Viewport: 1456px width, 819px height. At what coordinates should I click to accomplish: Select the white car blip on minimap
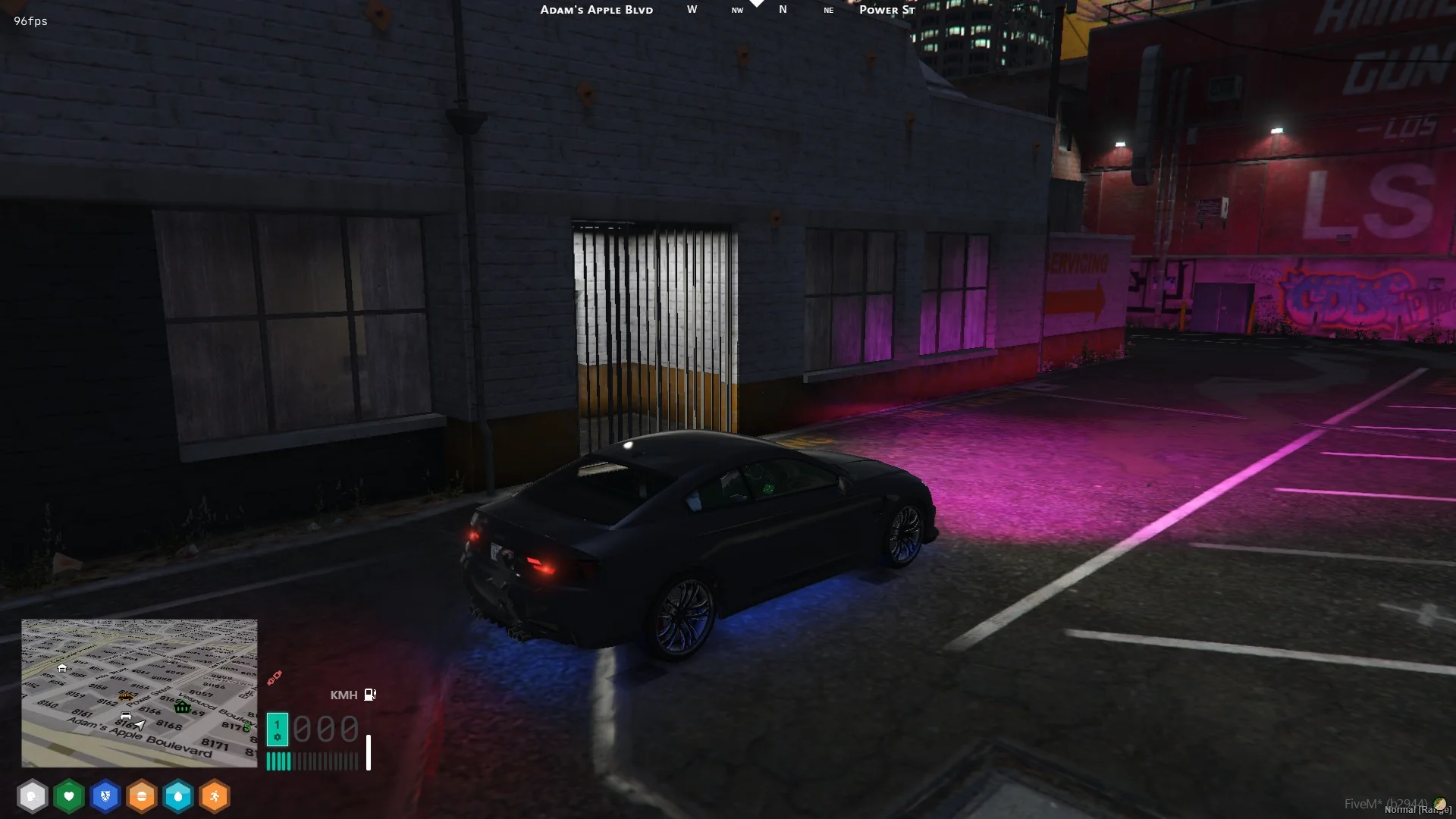126,716
